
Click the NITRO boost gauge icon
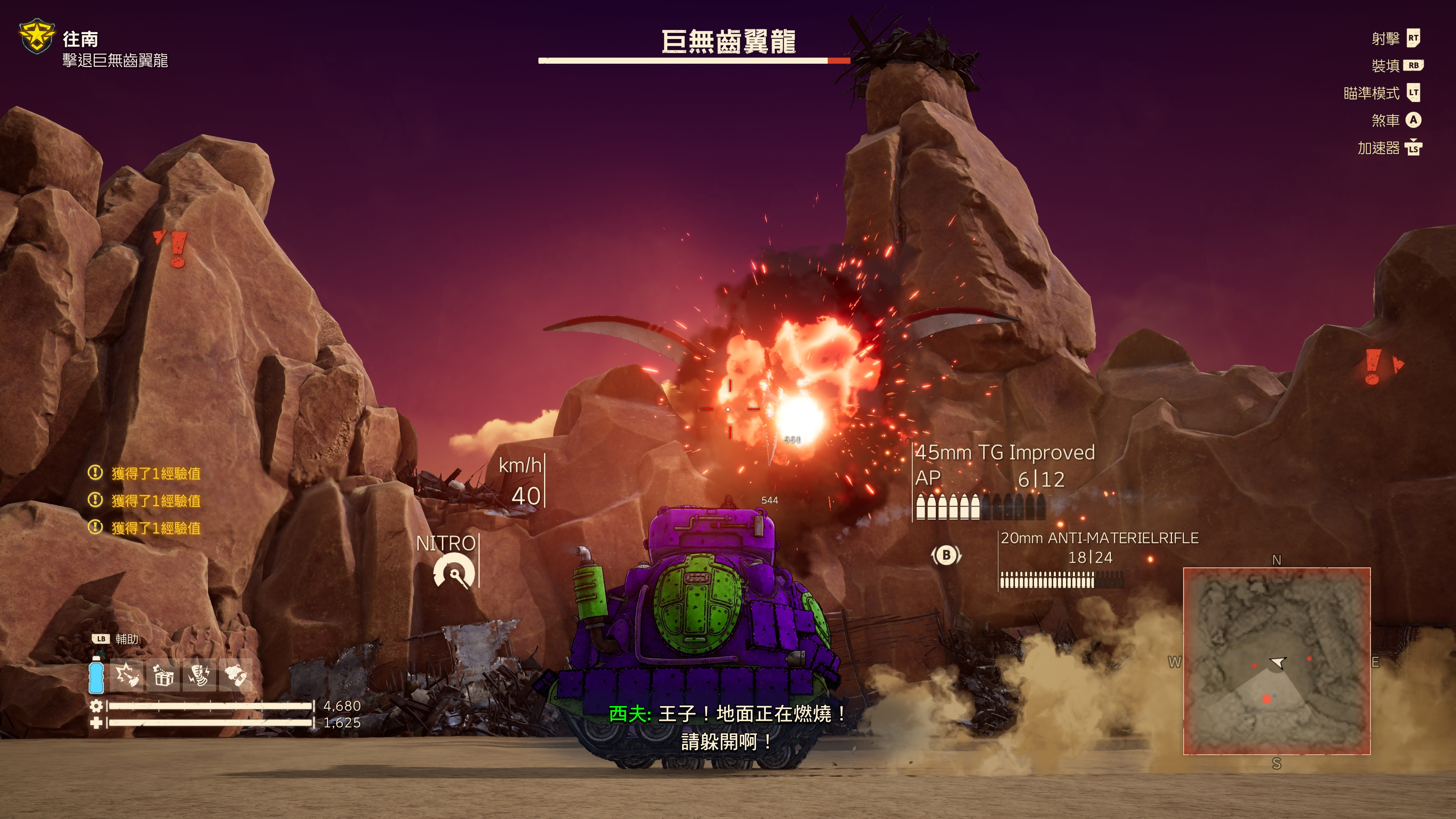[x=454, y=571]
